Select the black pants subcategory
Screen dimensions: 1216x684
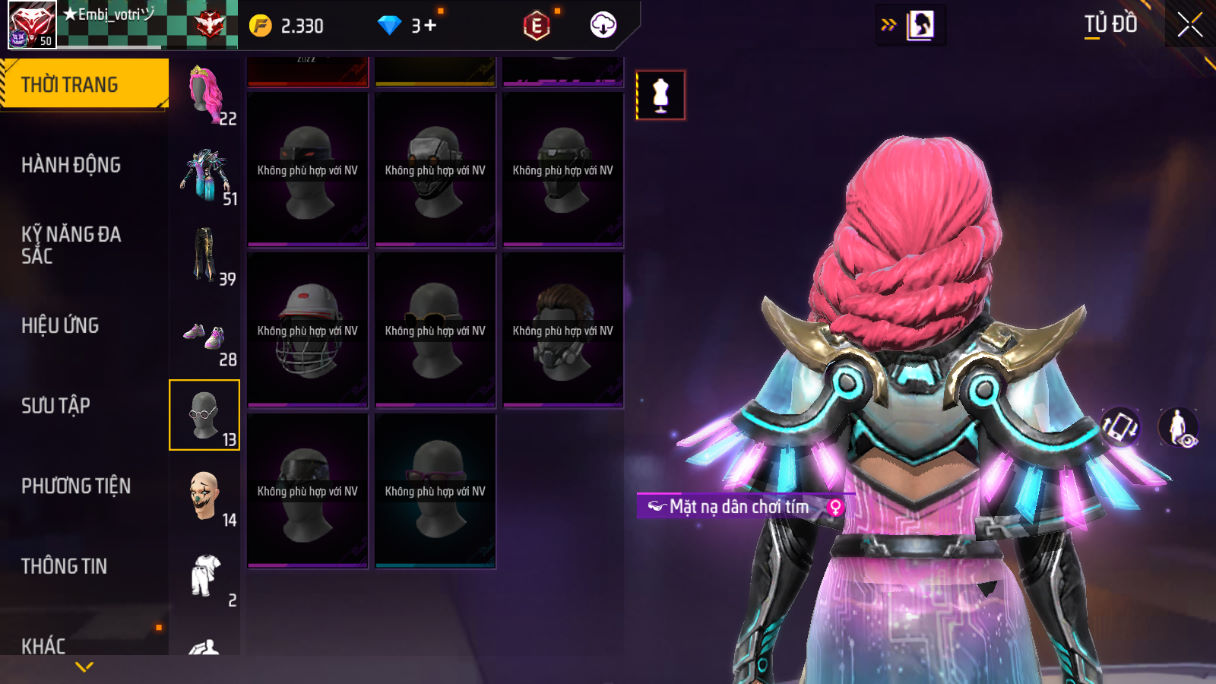(x=205, y=255)
